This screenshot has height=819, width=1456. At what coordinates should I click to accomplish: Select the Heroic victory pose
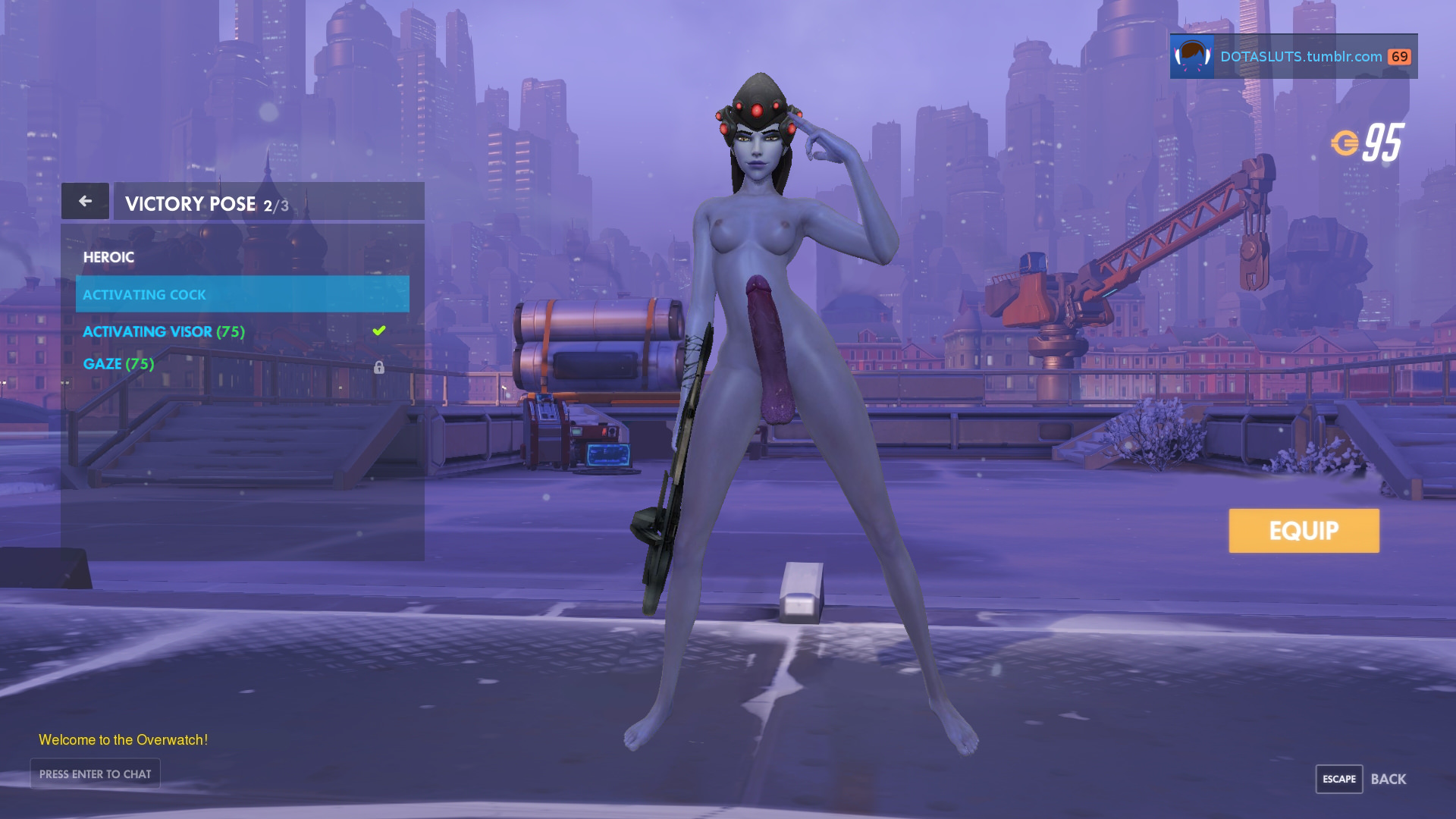(108, 257)
